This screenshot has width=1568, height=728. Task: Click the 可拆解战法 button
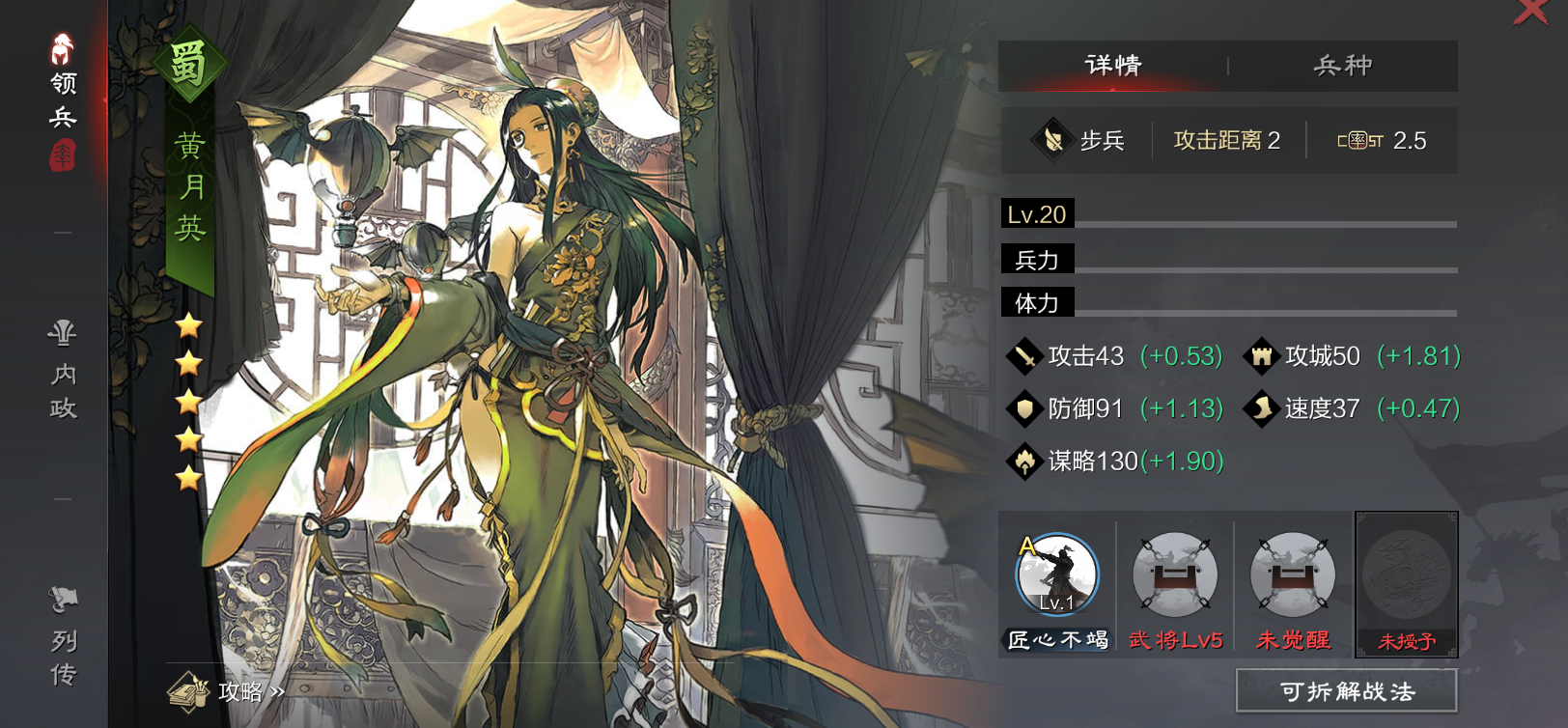(1346, 690)
